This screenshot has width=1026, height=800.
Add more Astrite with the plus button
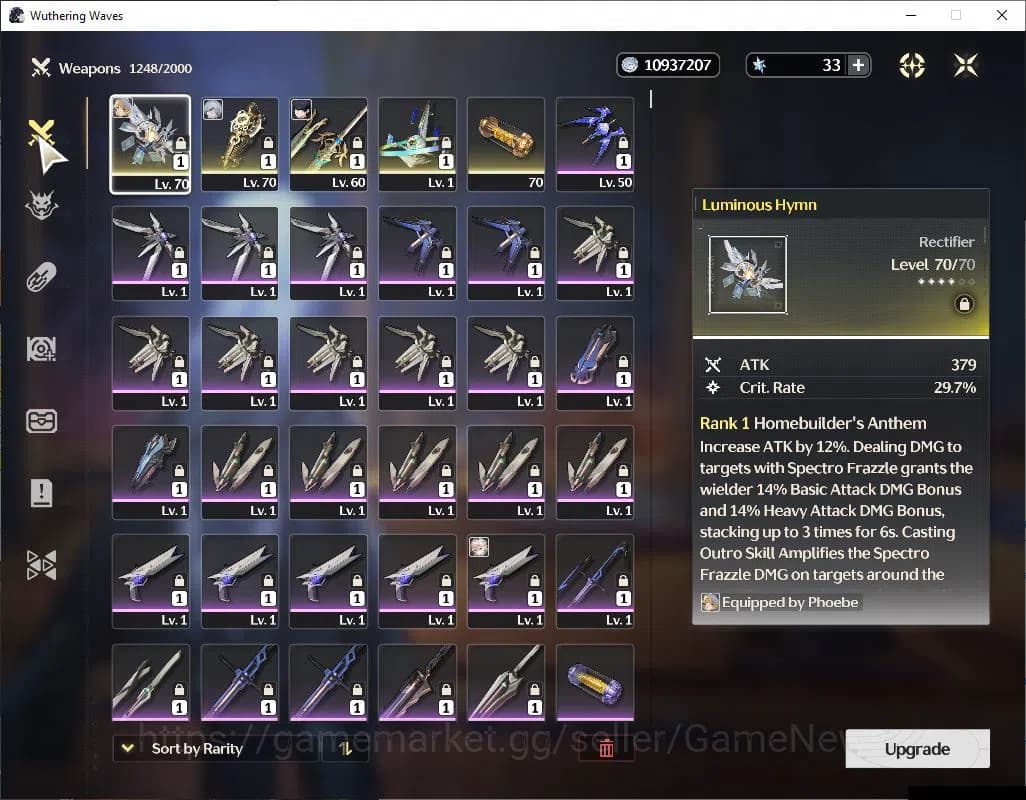click(858, 65)
